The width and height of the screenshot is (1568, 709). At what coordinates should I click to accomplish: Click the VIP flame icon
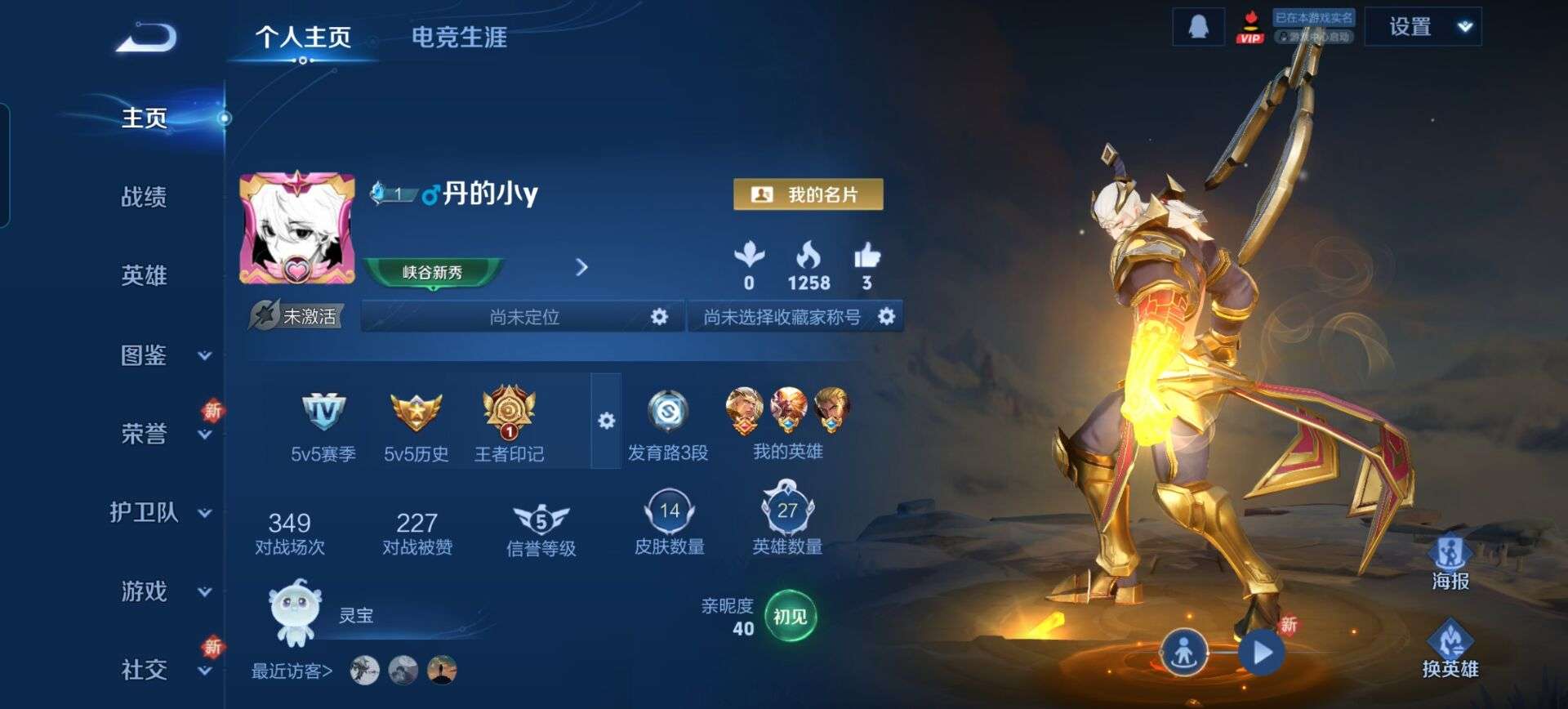(x=1250, y=27)
